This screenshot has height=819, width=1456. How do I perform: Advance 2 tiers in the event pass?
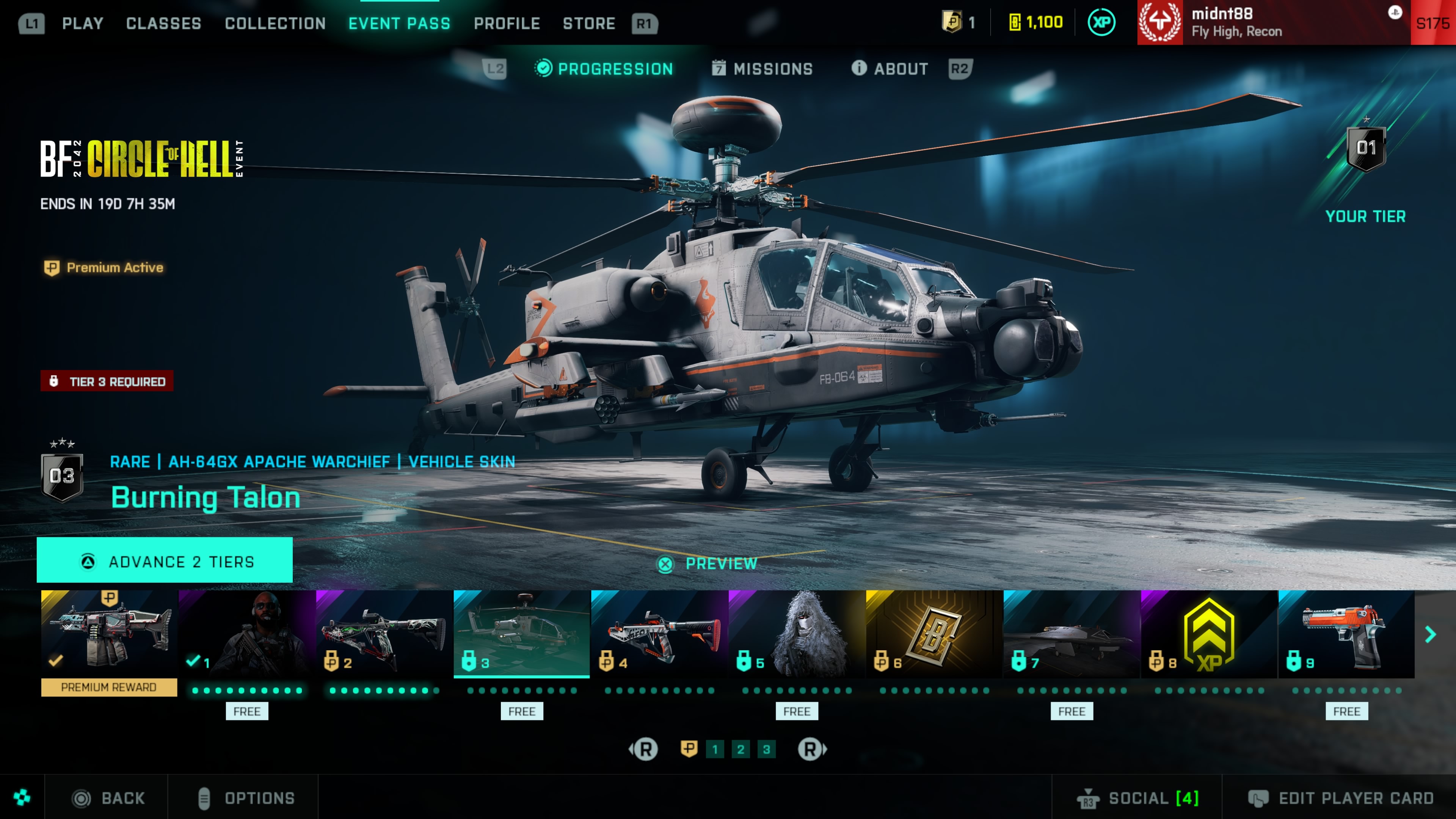click(165, 561)
